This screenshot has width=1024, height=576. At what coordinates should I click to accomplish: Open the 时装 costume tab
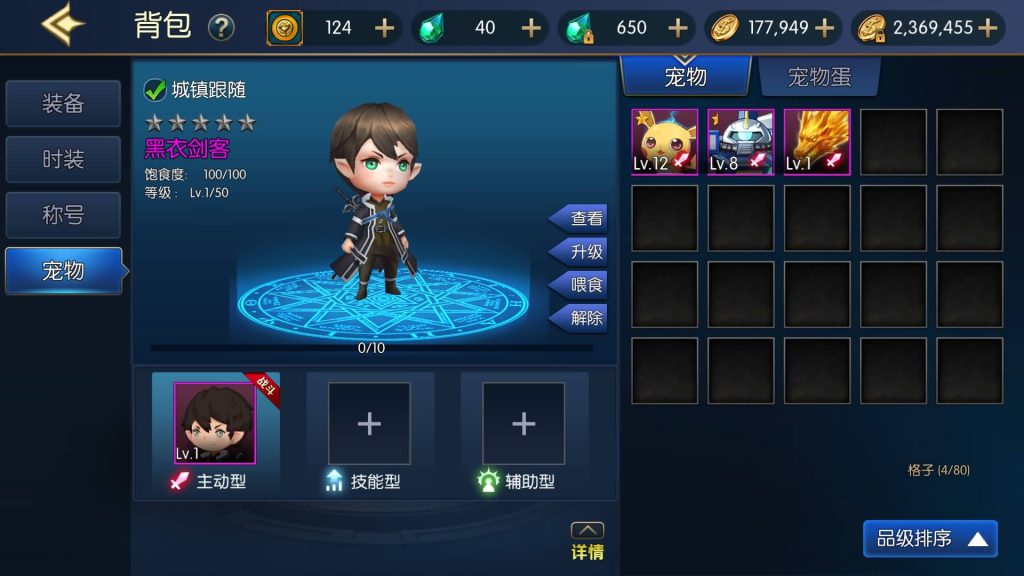(x=63, y=159)
